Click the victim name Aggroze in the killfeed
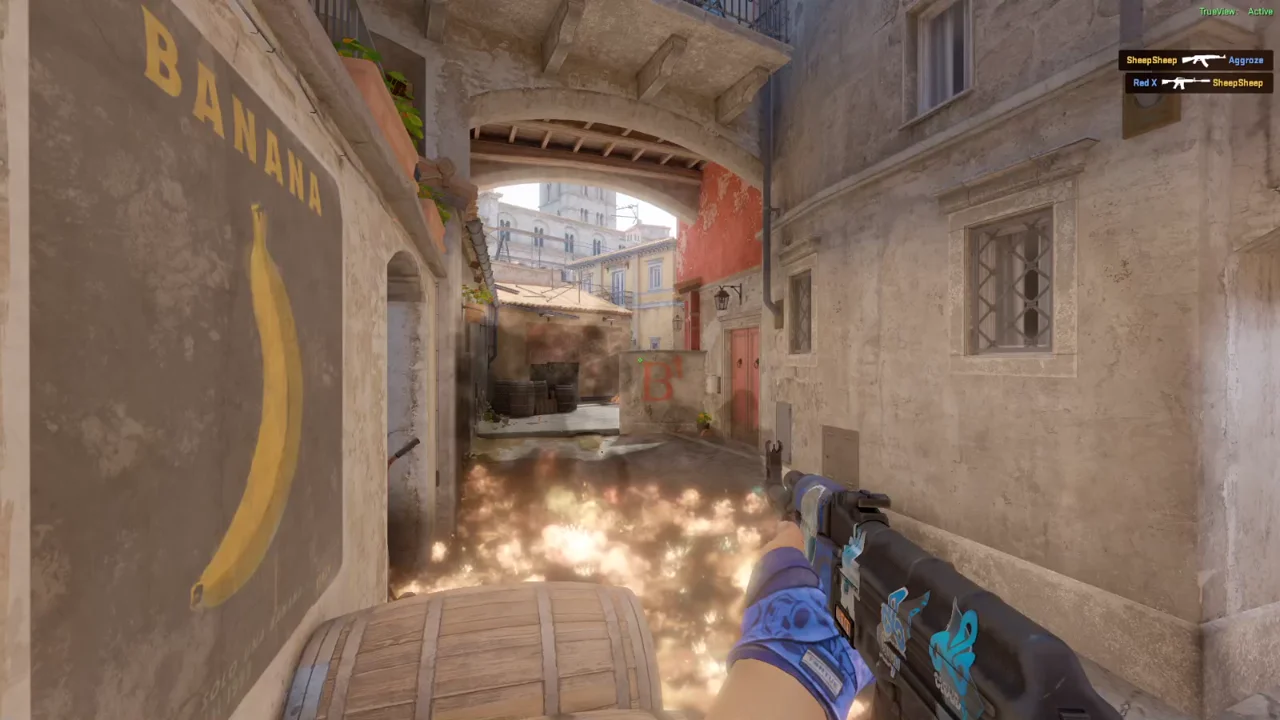This screenshot has width=1280, height=720. click(1246, 60)
